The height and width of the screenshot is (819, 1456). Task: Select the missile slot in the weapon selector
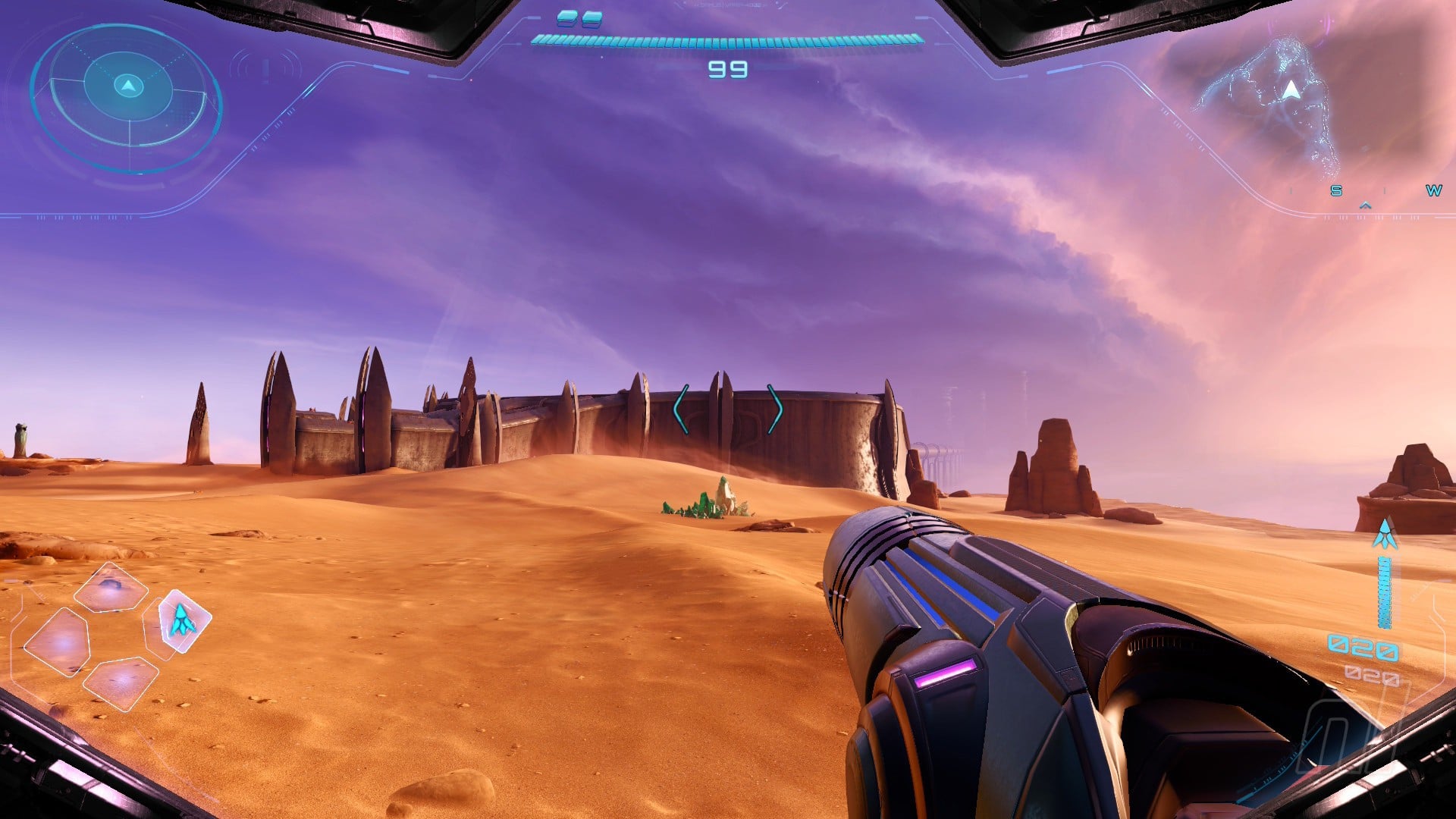click(184, 620)
